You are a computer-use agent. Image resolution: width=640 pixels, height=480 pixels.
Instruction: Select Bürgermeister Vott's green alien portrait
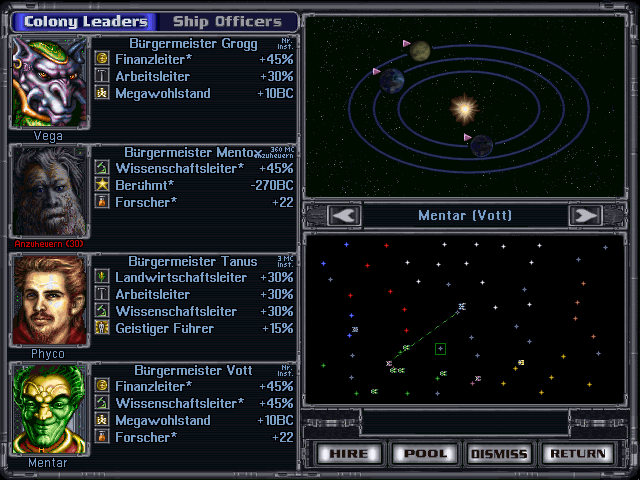49,409
